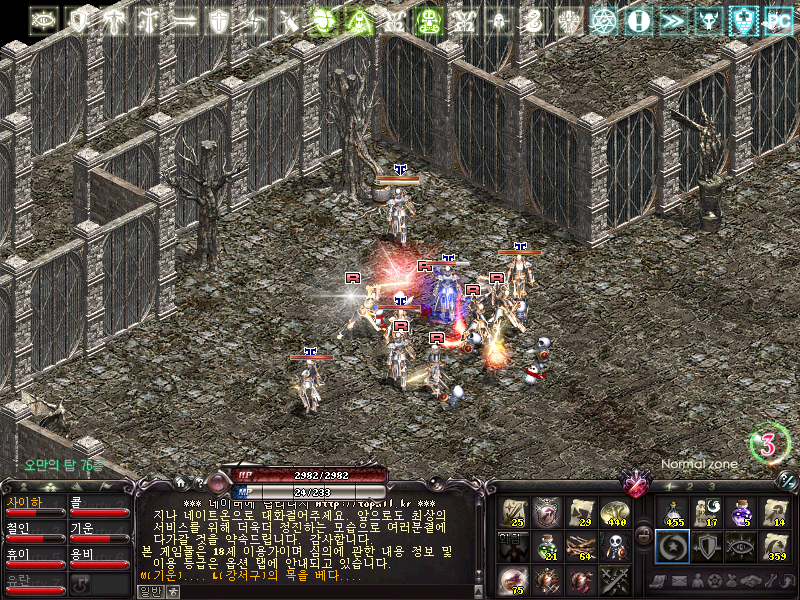Switch to the 일반 chat tab
The height and width of the screenshot is (600, 800).
pyautogui.click(x=149, y=591)
